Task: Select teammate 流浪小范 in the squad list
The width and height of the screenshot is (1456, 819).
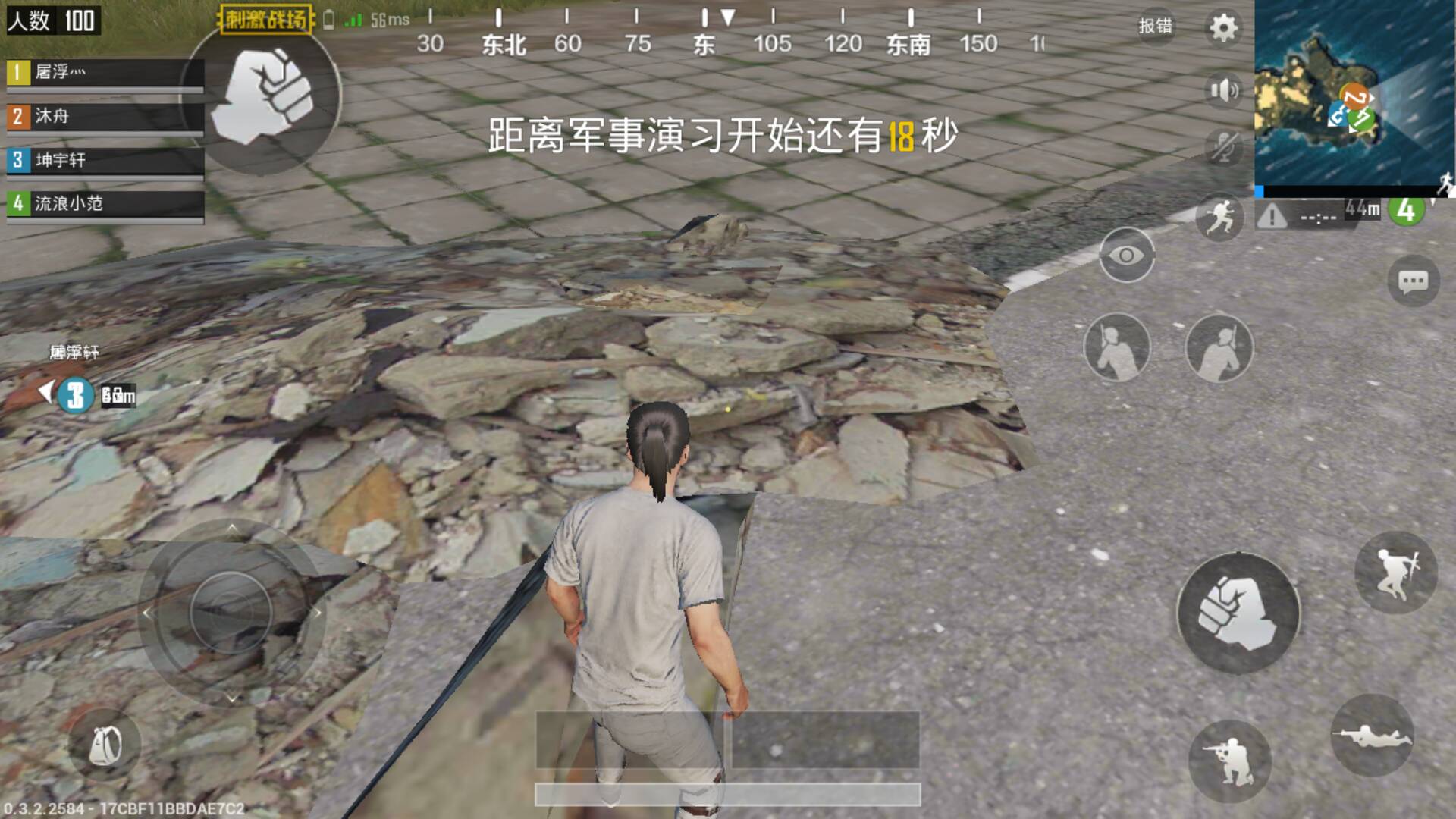Action: click(x=106, y=204)
